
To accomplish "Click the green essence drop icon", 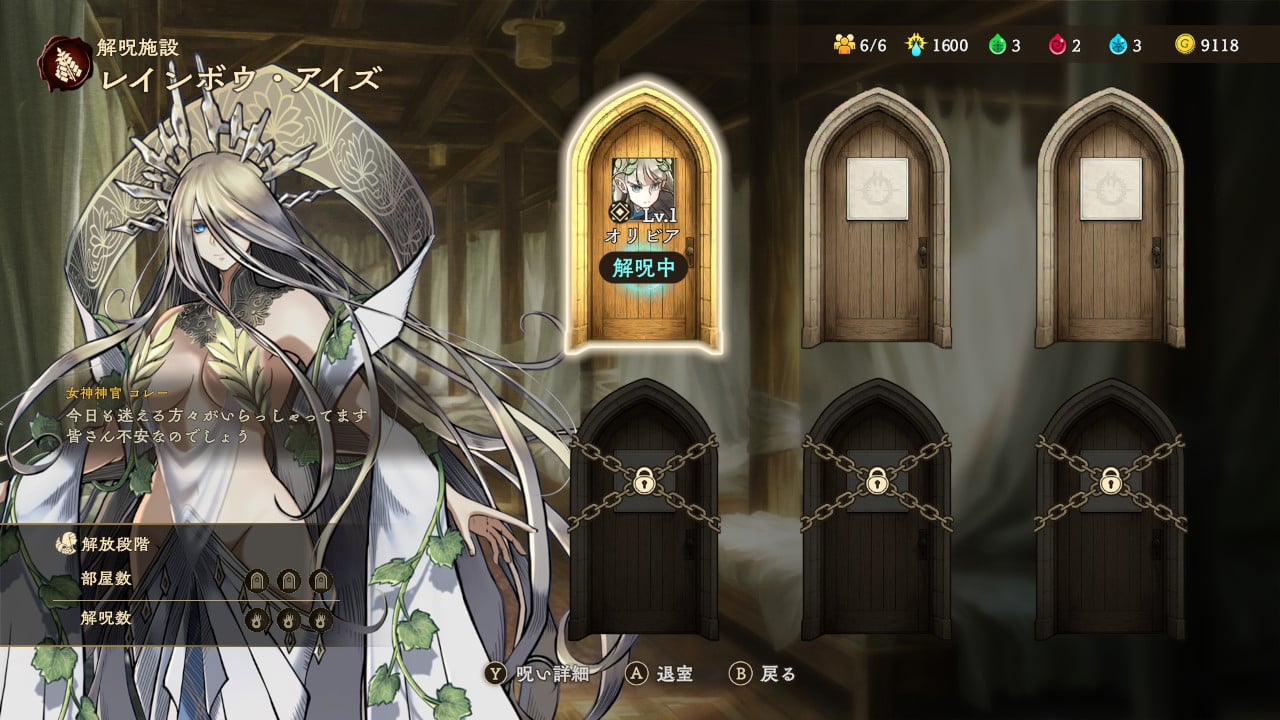I will (x=998, y=44).
